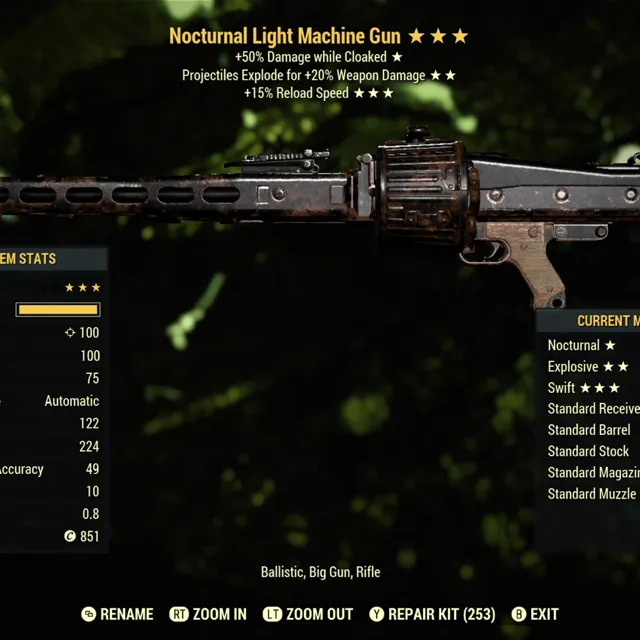The height and width of the screenshot is (640, 640).
Task: Select the Swift mod entry
Action: (583, 388)
